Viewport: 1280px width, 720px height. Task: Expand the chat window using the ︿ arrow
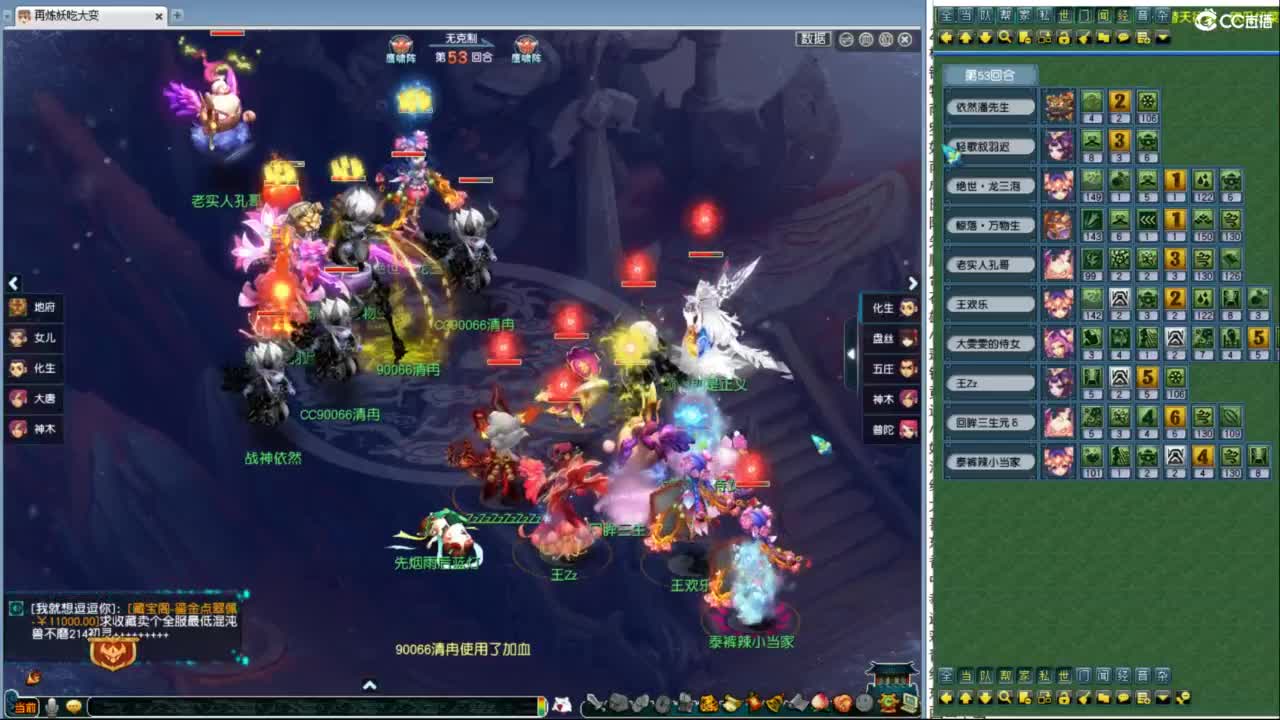(x=370, y=684)
